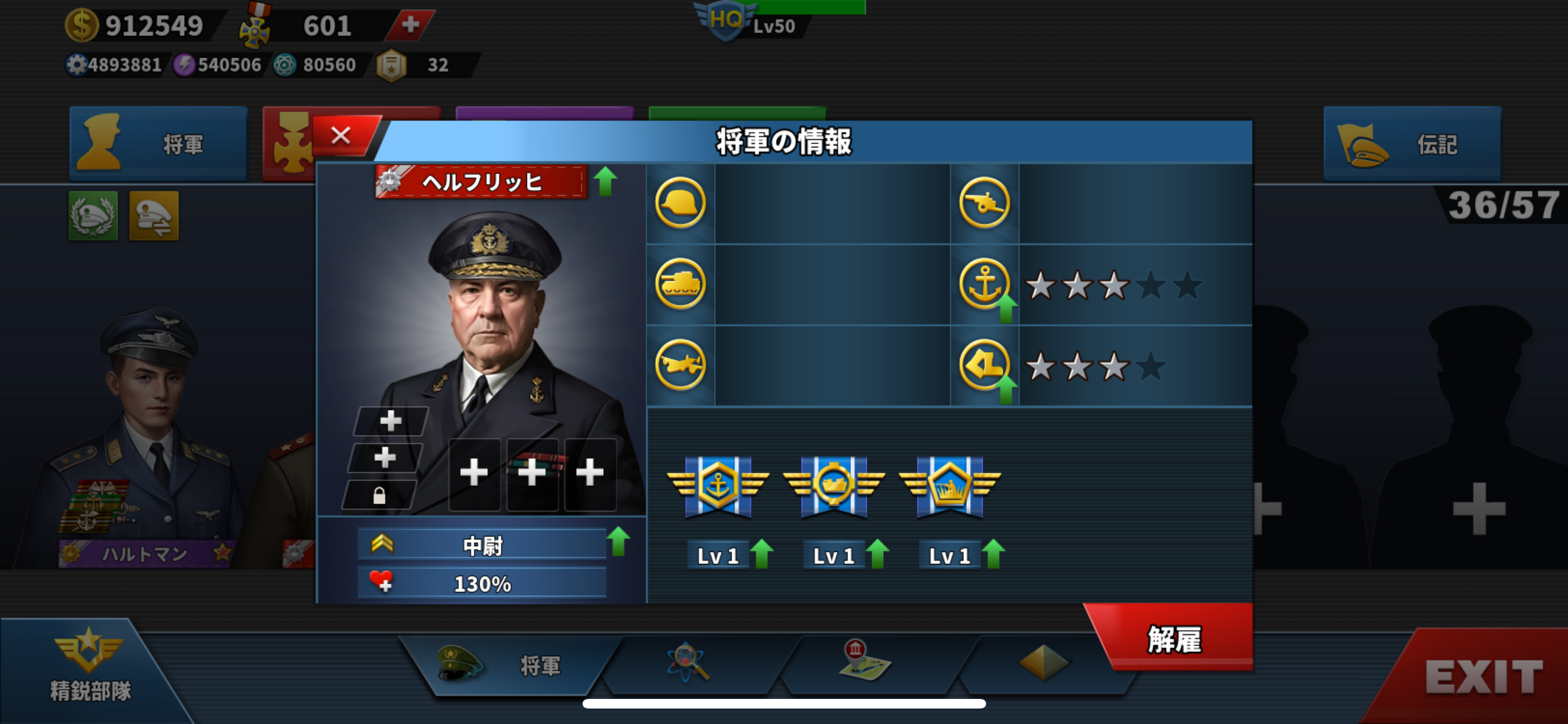Upgrade the movement arrow ability
The image size is (1568, 724).
[x=1005, y=389]
